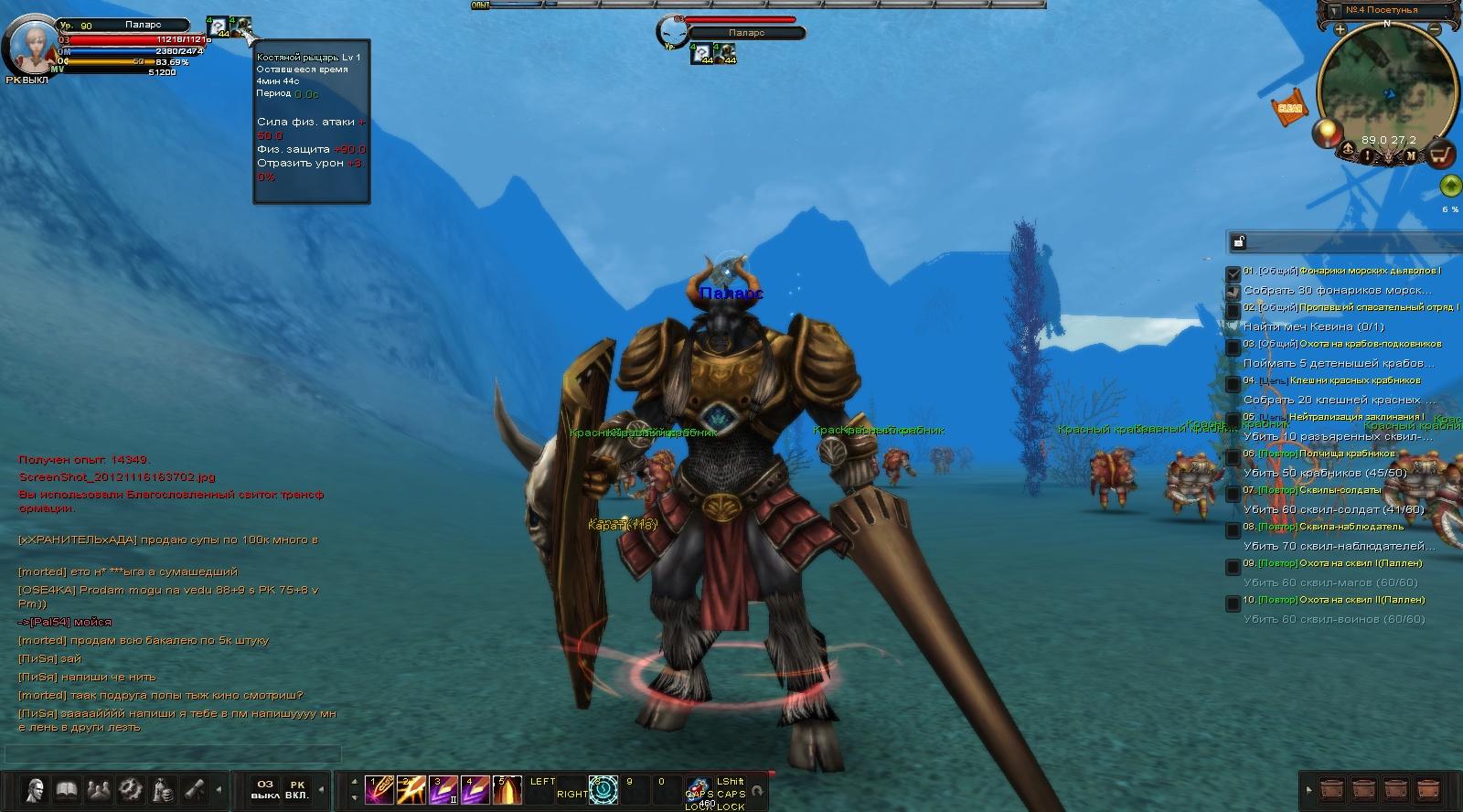Zoom in the minimap with plus button
Viewport: 1463px width, 812px height.
pos(1340,29)
